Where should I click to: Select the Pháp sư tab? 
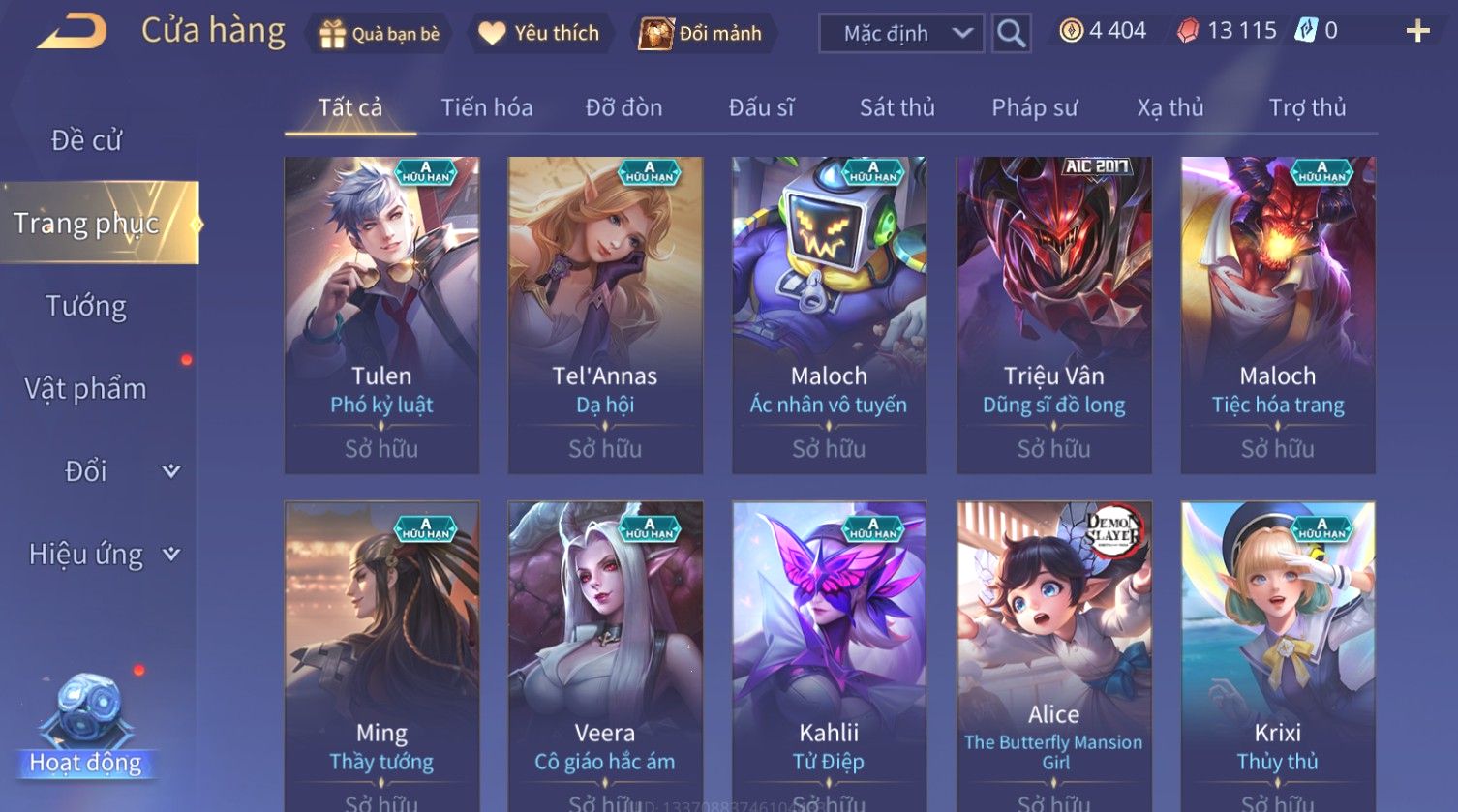click(x=1034, y=107)
